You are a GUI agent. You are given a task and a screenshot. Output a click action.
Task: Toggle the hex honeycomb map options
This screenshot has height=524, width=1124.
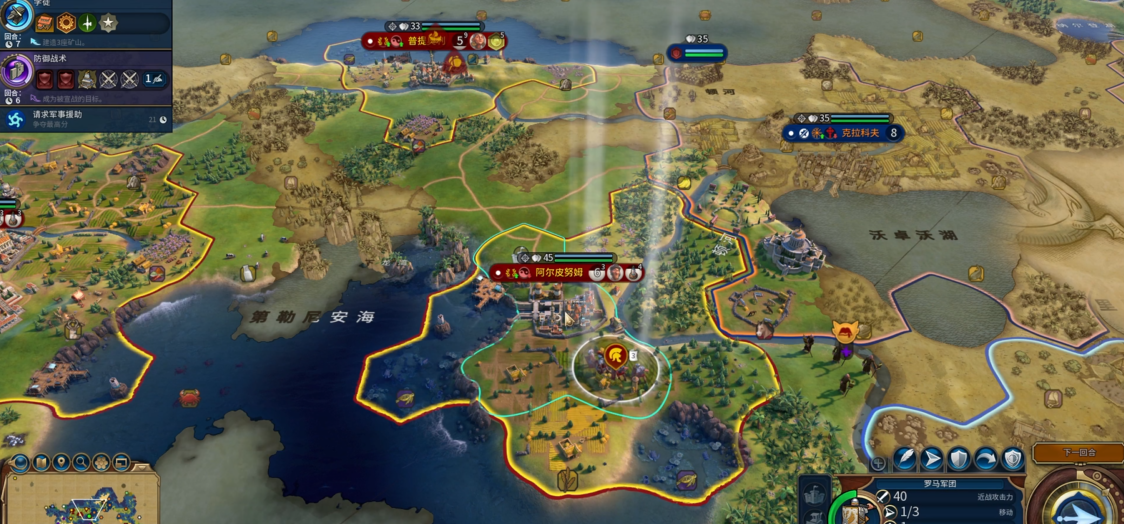[101, 463]
